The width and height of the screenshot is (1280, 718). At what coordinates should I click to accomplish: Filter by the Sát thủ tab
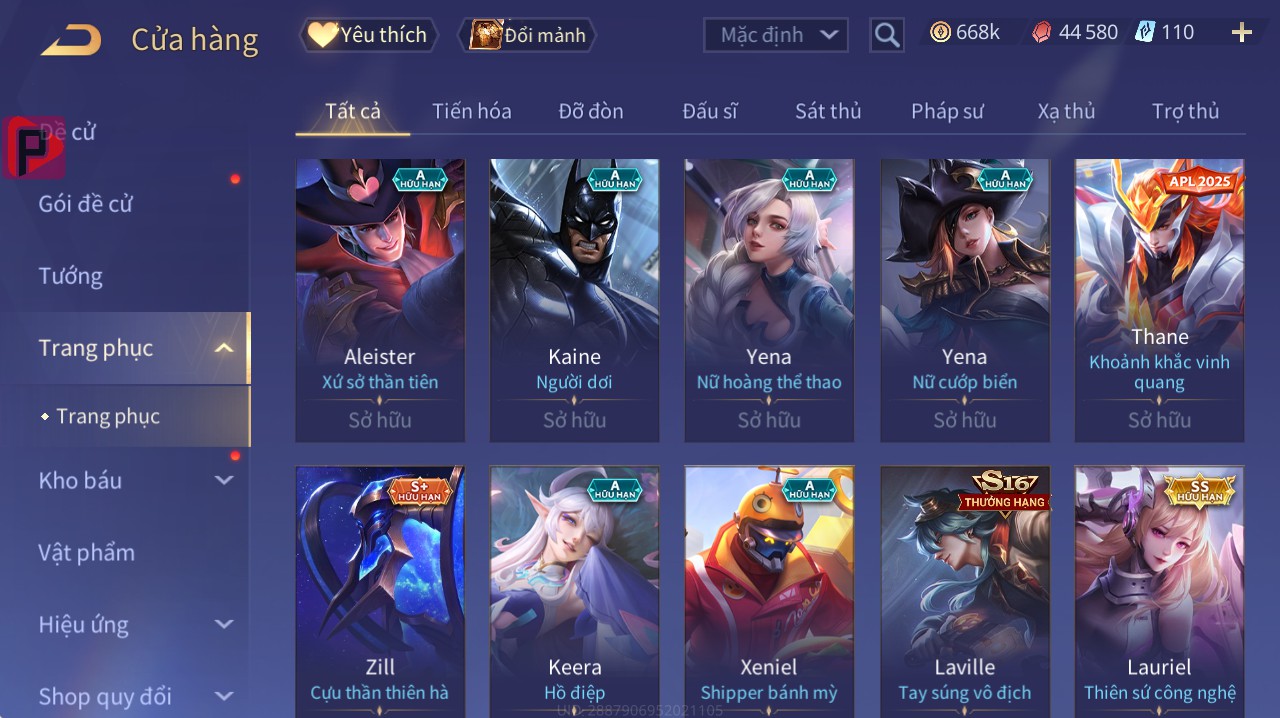pyautogui.click(x=828, y=111)
